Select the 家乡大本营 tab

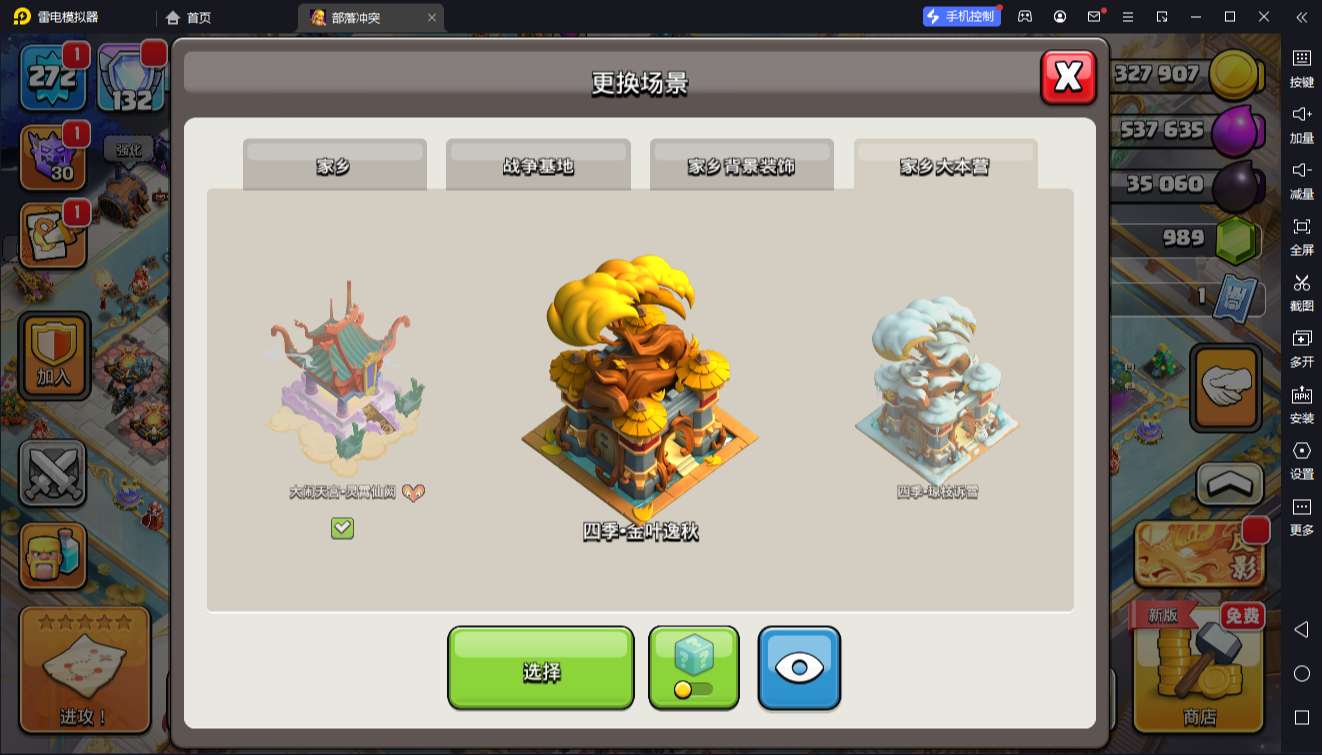945,165
